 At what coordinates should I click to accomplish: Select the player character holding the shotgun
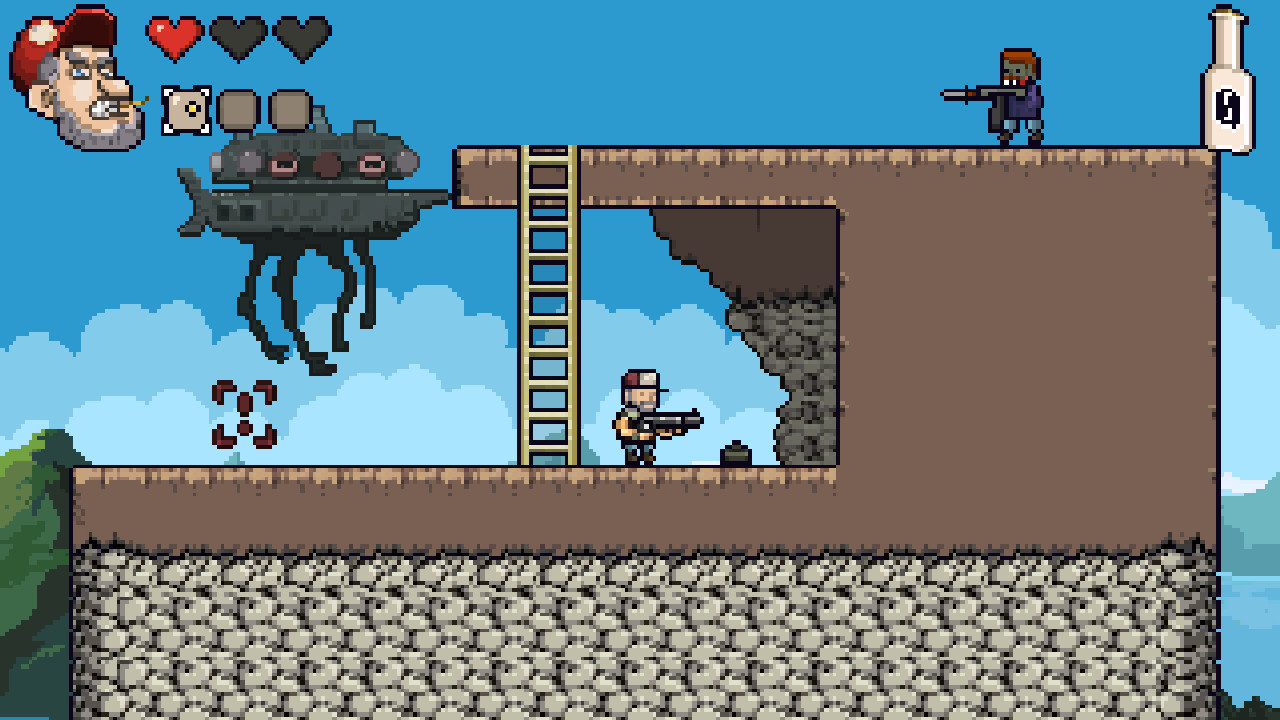point(640,420)
